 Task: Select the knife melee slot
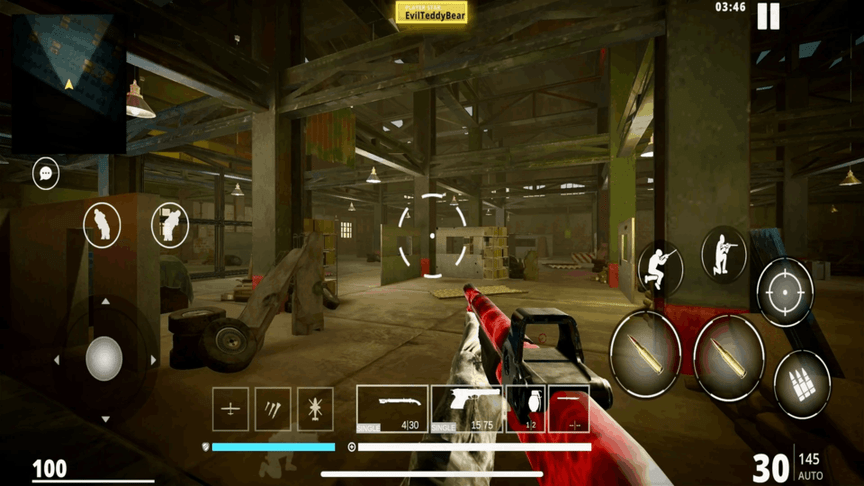[569, 409]
